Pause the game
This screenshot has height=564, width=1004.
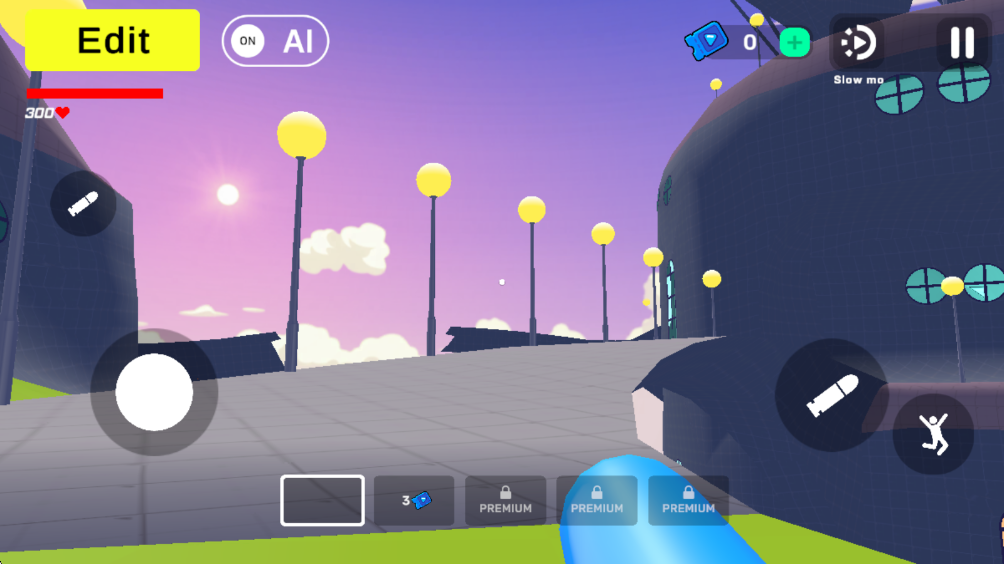coord(961,42)
